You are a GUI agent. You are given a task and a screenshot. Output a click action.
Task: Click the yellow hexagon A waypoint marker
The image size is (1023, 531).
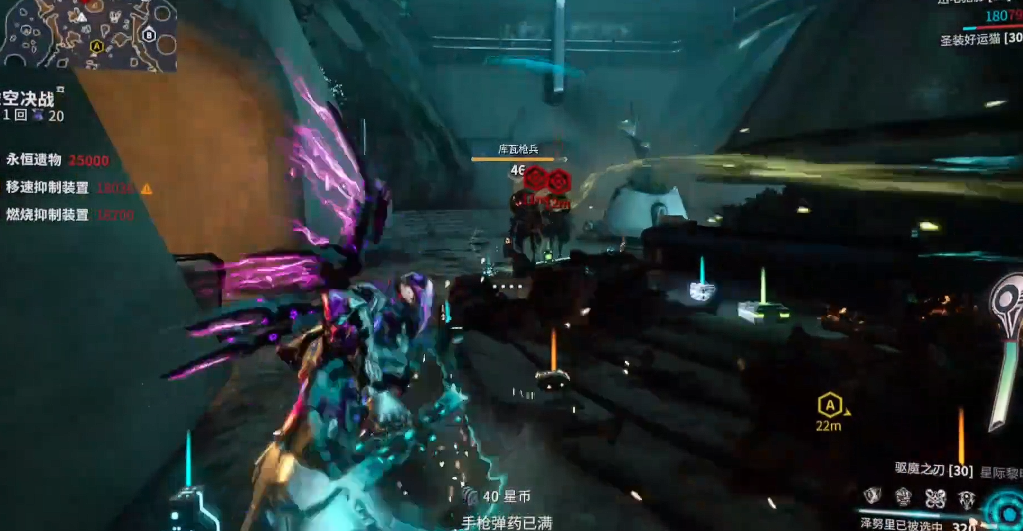tap(828, 405)
